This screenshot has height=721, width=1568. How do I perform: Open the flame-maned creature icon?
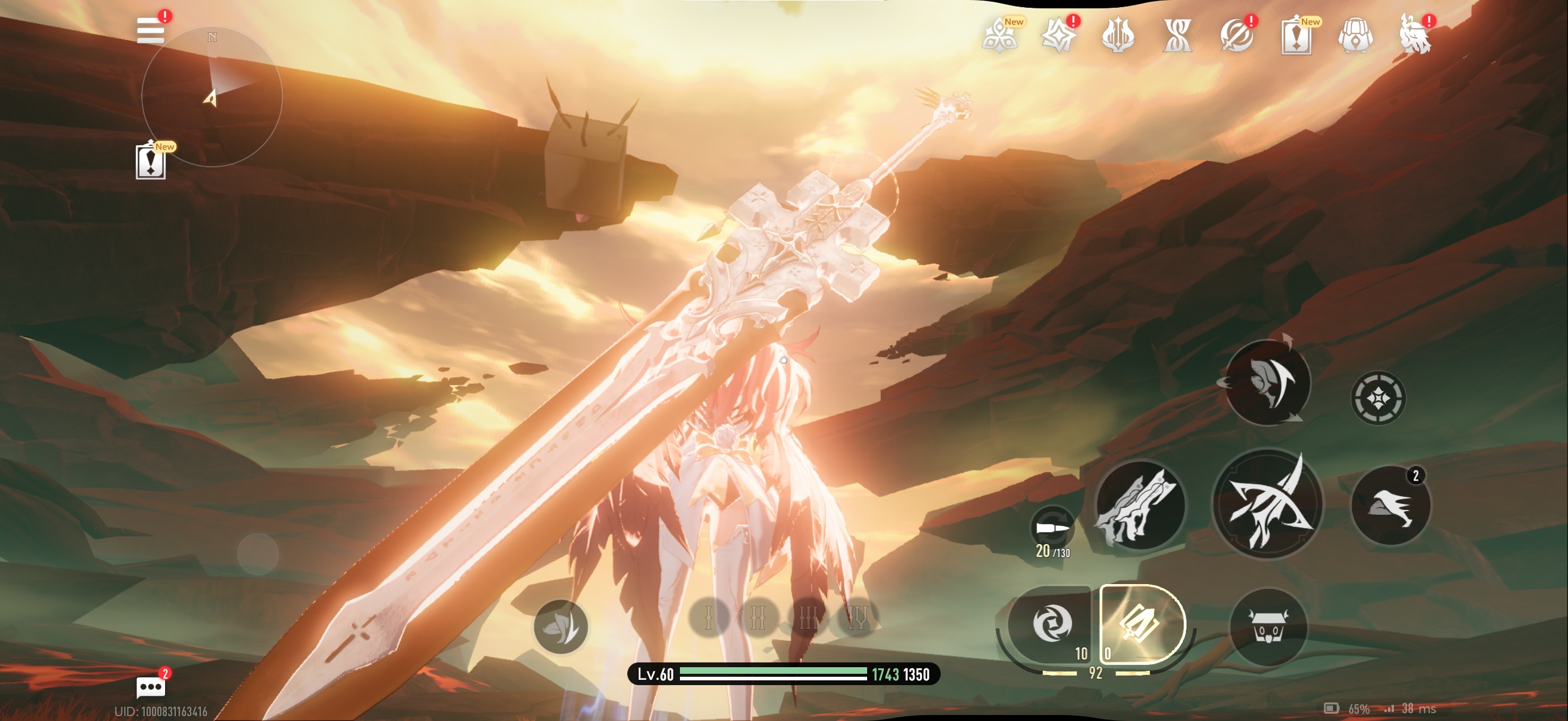click(x=1415, y=36)
